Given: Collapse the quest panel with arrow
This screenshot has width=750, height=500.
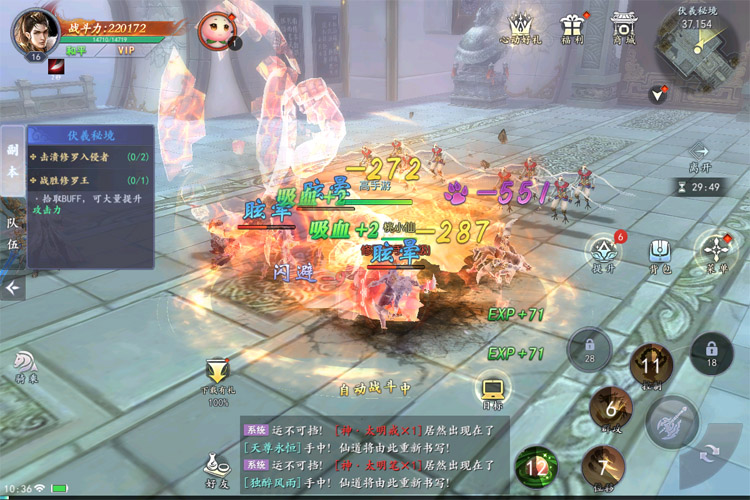Looking at the screenshot, I should 12,288.
